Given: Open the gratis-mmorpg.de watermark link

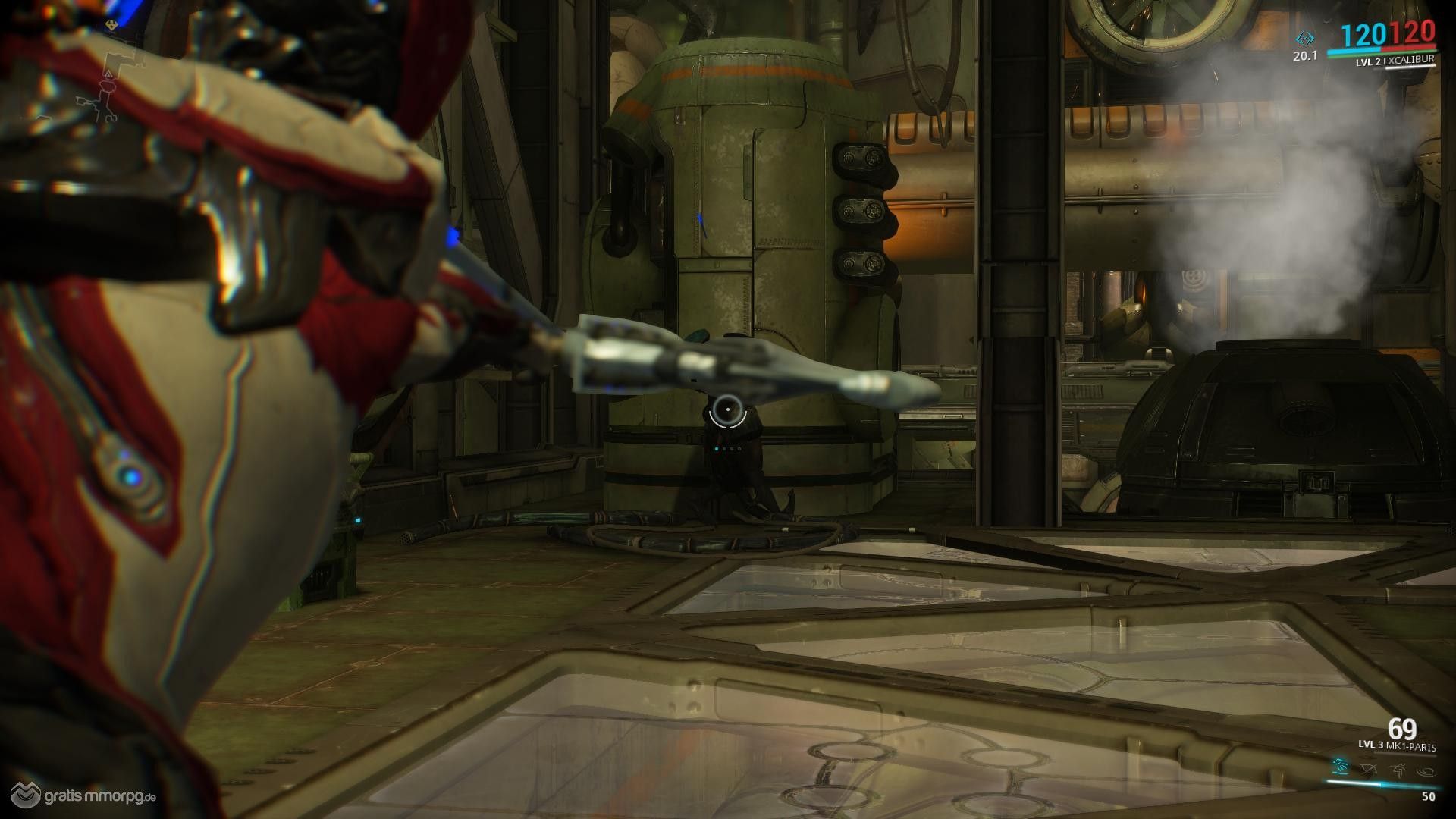Looking at the screenshot, I should pos(80,797).
